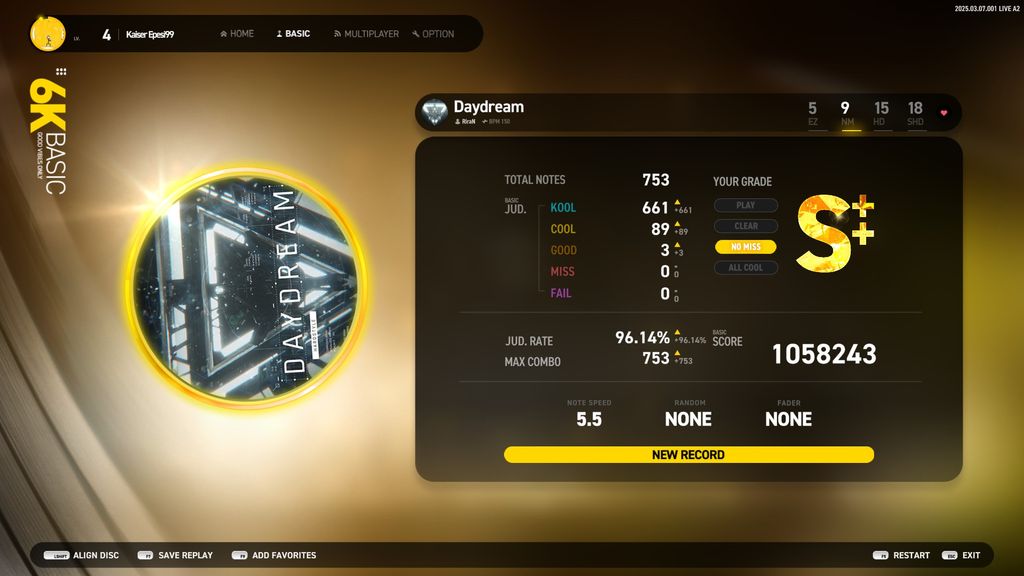1024x576 pixels.
Task: Open the OPTION menu
Action: pos(433,34)
